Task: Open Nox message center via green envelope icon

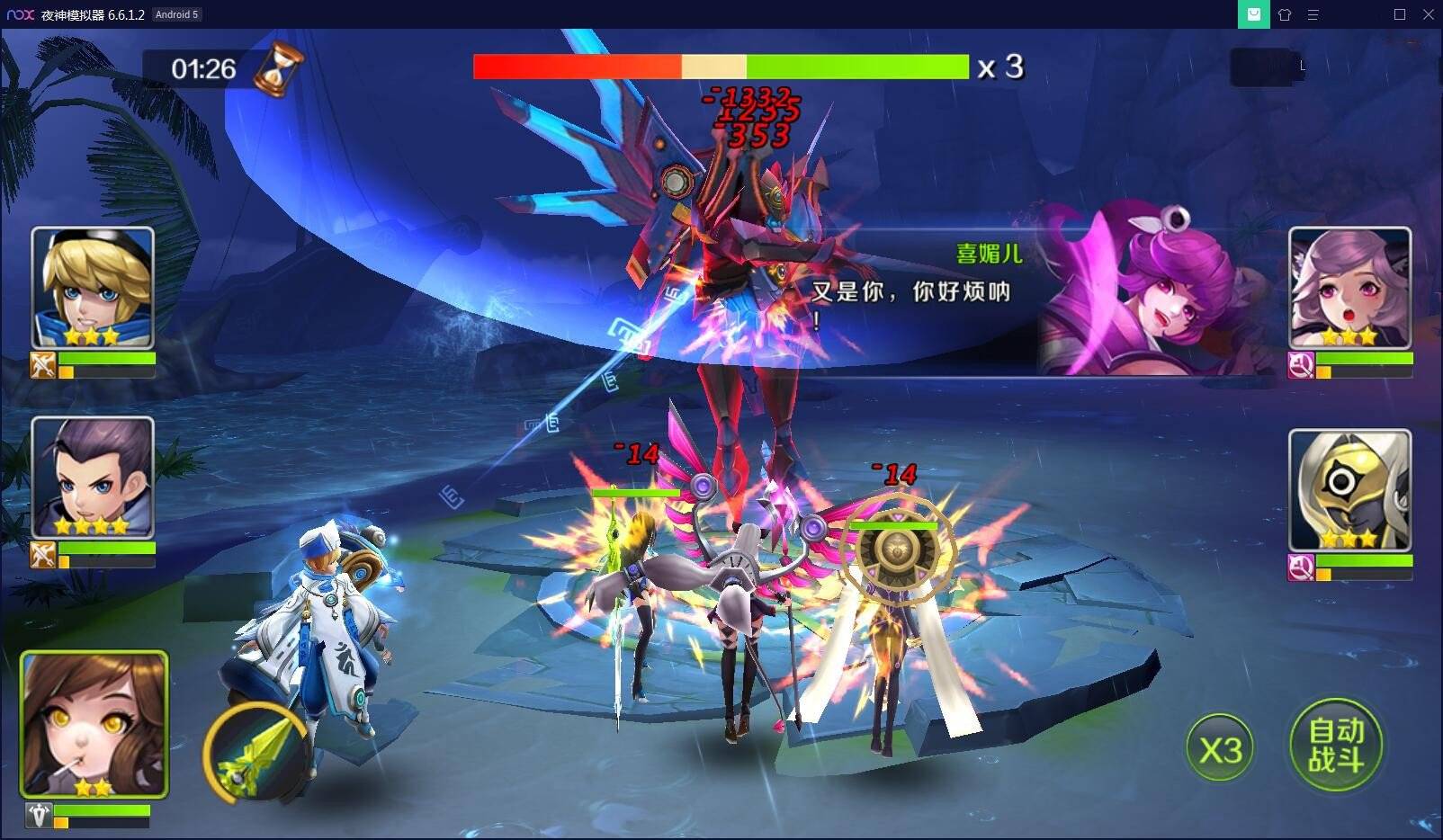Action: pos(1253,14)
